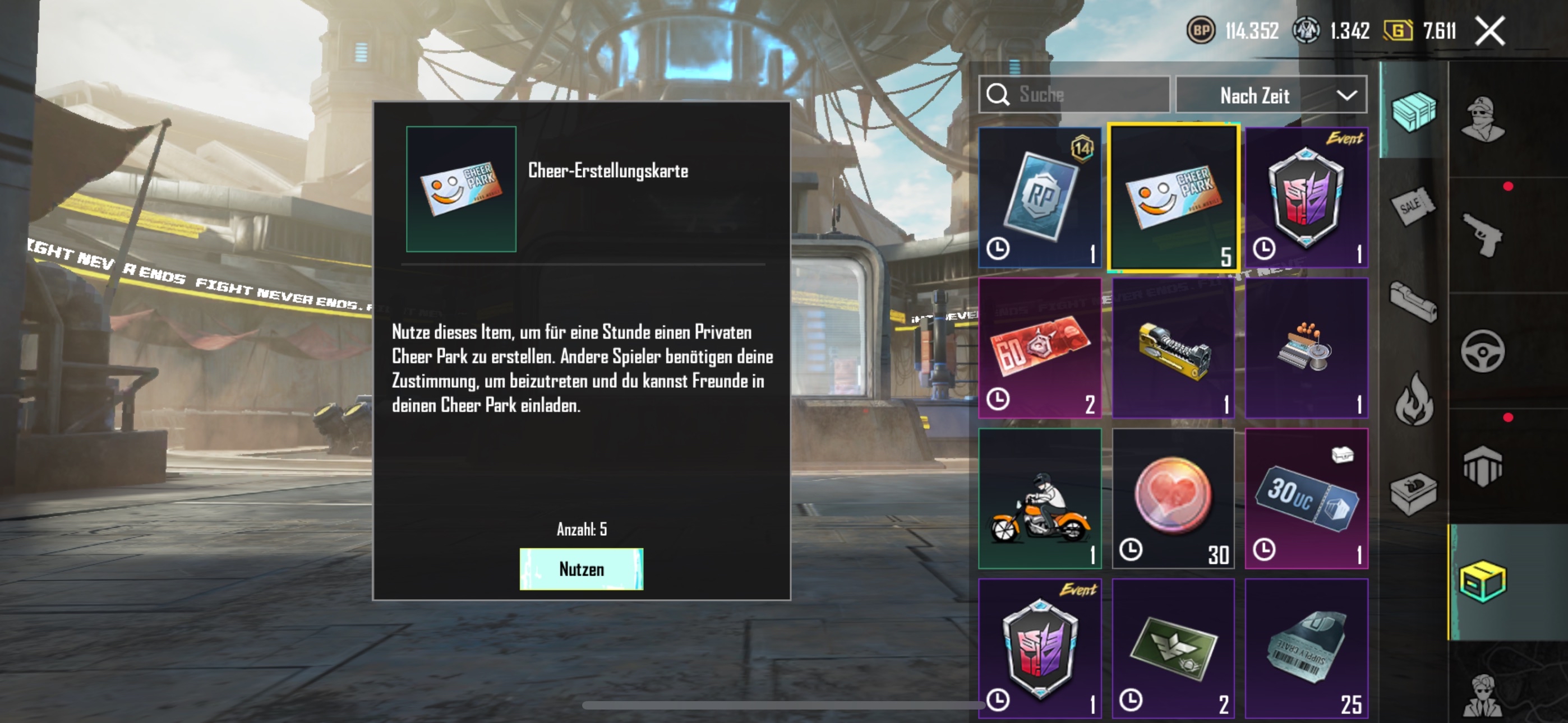Screen dimensions: 1568x723
Task: Open the SALE tag category
Action: (1412, 206)
